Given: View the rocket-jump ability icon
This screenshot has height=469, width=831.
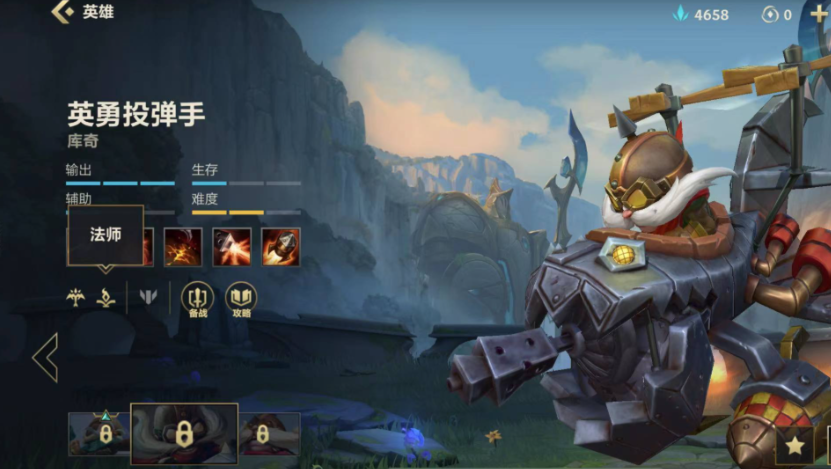Looking at the screenshot, I should (232, 247).
